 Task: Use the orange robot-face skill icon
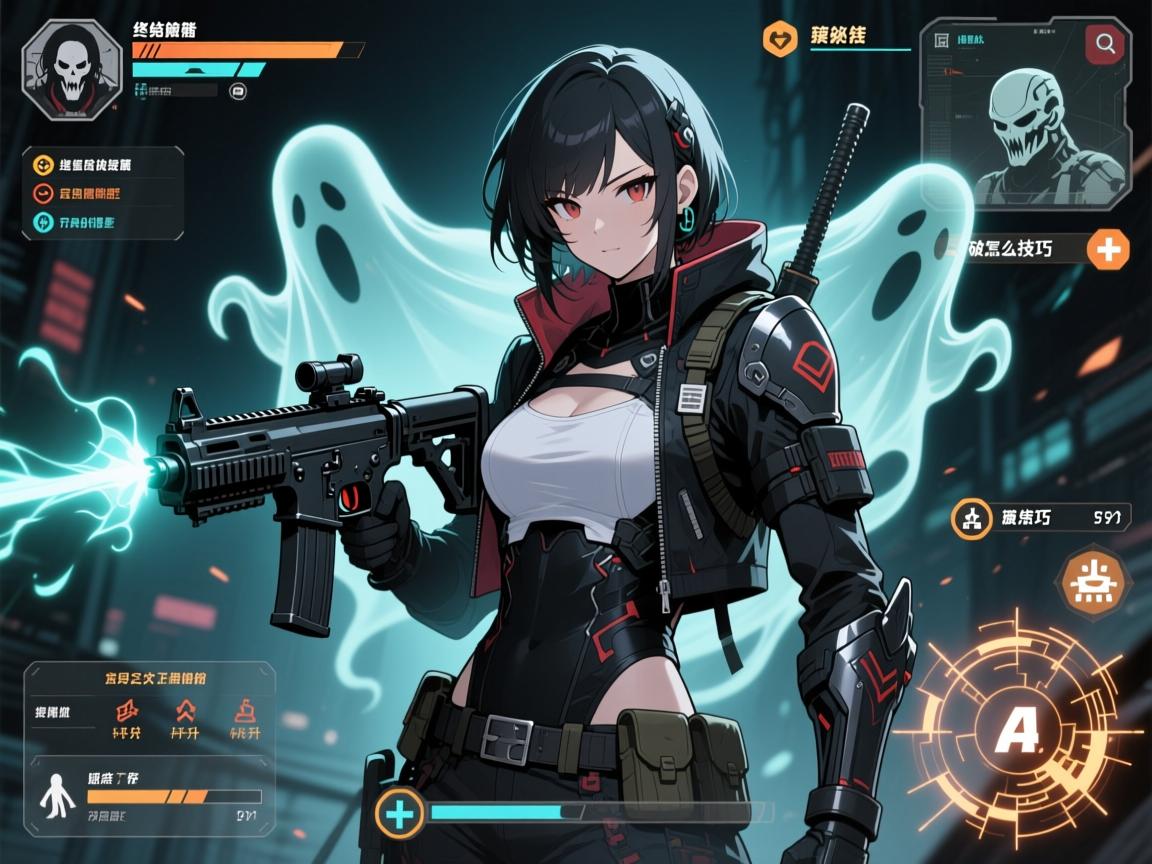1095,581
